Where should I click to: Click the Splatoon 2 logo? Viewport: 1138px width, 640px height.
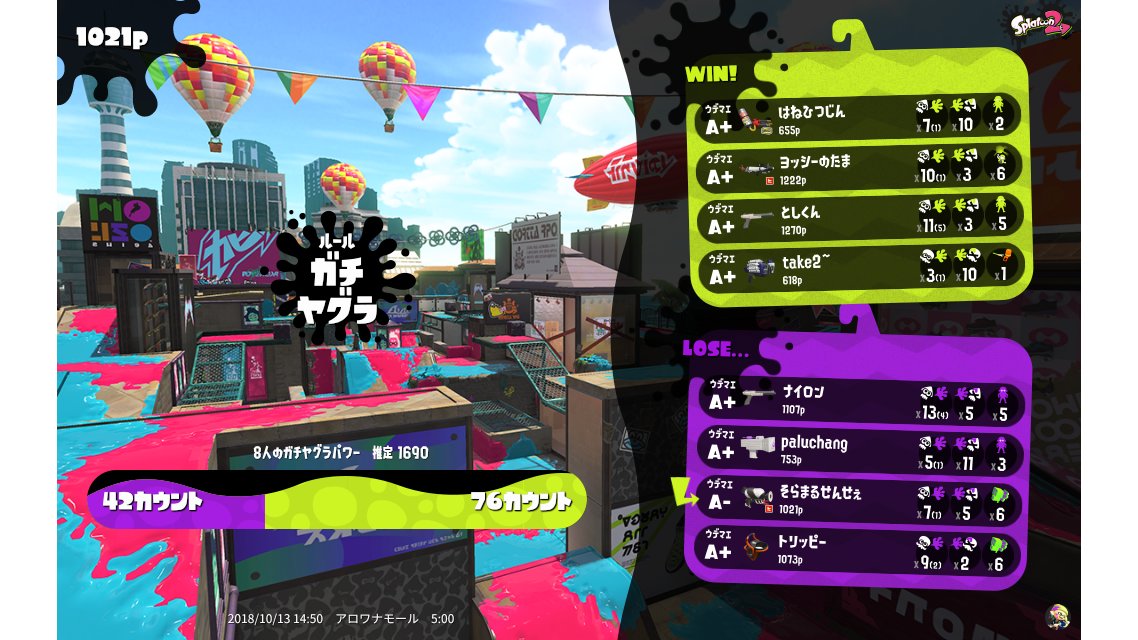point(1042,24)
